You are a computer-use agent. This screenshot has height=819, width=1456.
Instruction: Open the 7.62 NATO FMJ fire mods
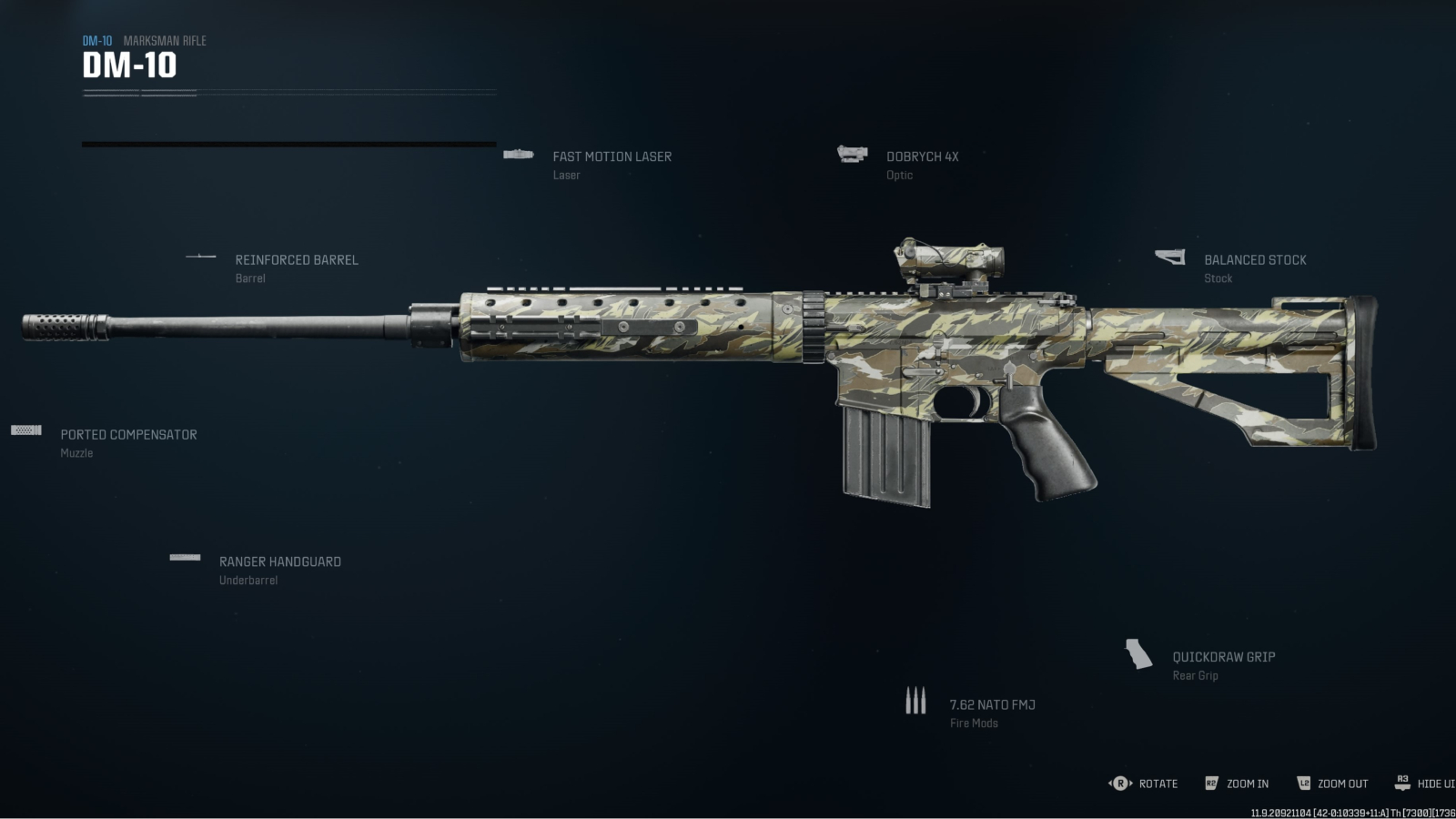pos(992,705)
